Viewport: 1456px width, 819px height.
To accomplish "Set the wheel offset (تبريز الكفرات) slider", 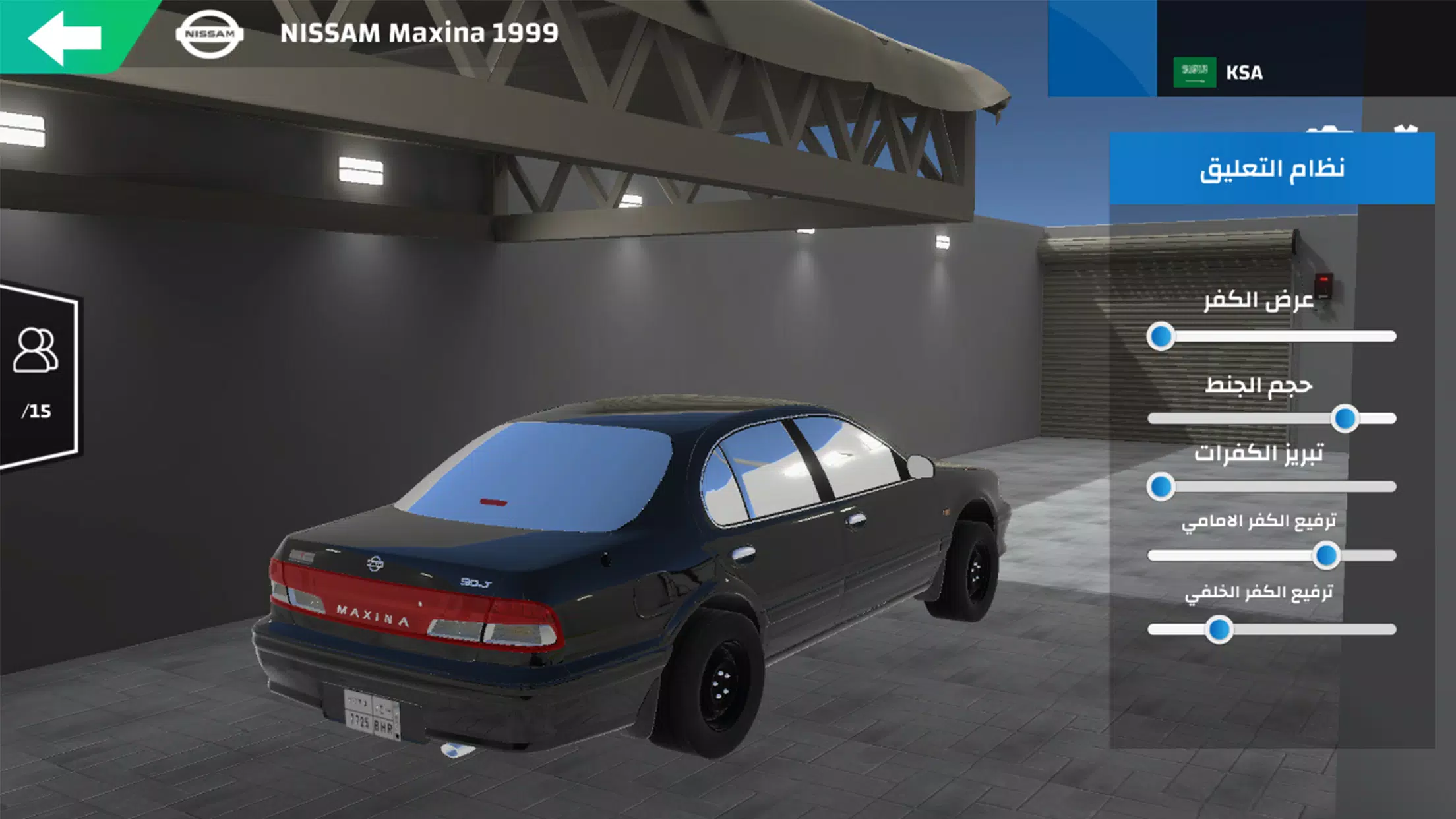I will pos(1161,487).
